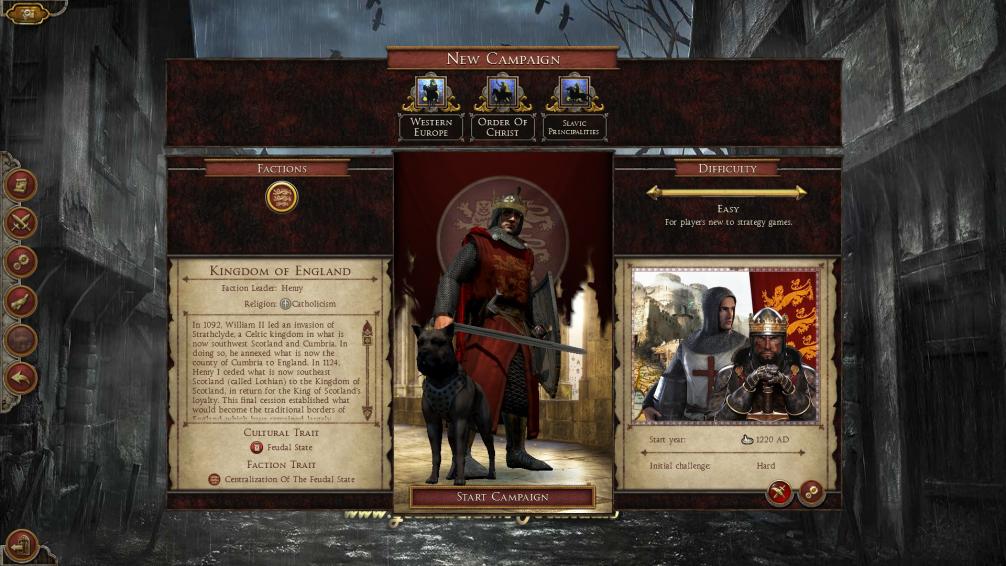Select Centralization Of The Feudal State trait
The width and height of the screenshot is (1006, 566).
coord(282,480)
